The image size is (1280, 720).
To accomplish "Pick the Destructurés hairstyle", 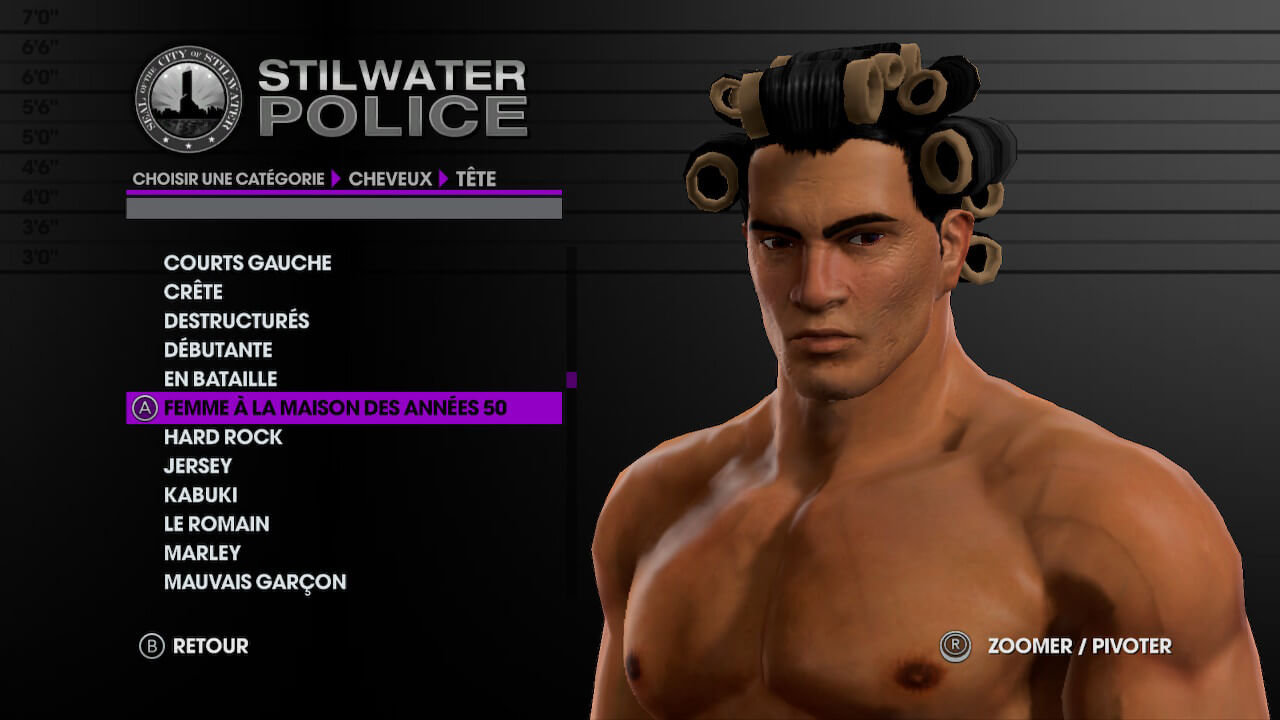I will pos(236,321).
